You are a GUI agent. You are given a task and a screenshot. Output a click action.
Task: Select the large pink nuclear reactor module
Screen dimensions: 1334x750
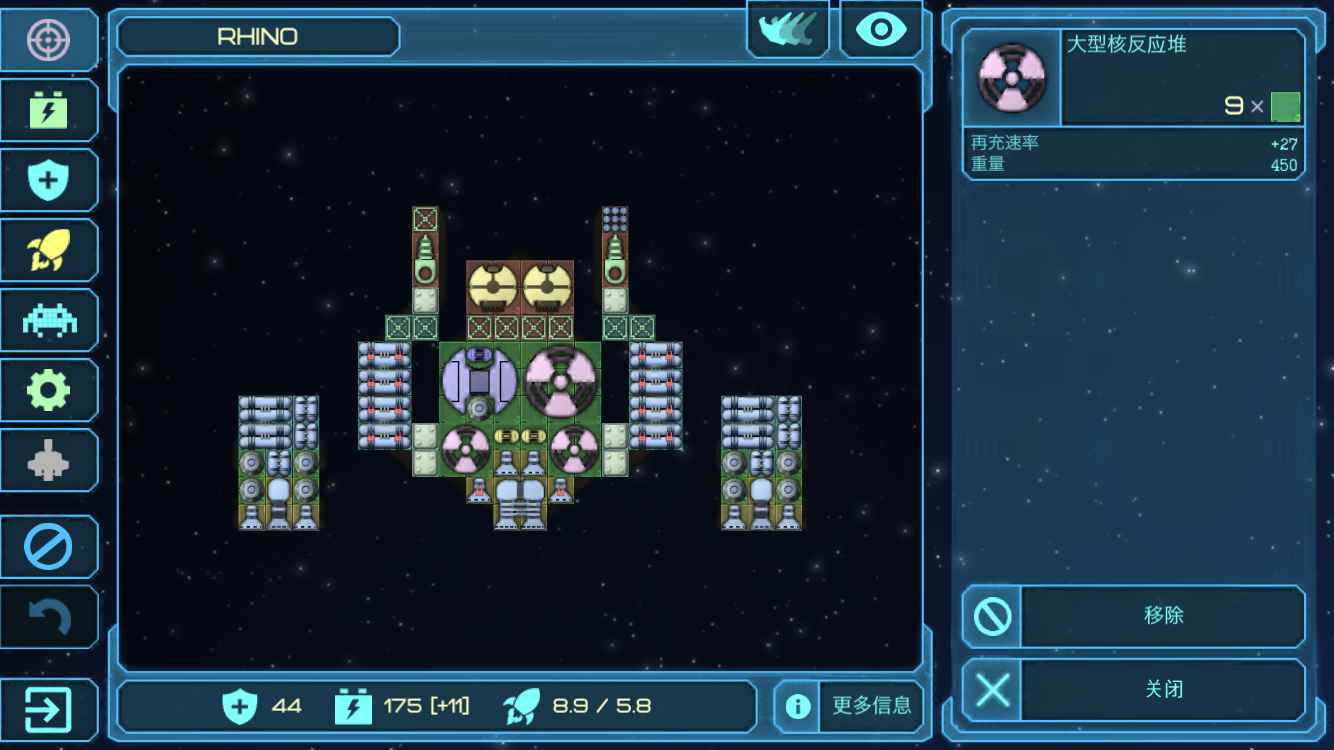[561, 381]
